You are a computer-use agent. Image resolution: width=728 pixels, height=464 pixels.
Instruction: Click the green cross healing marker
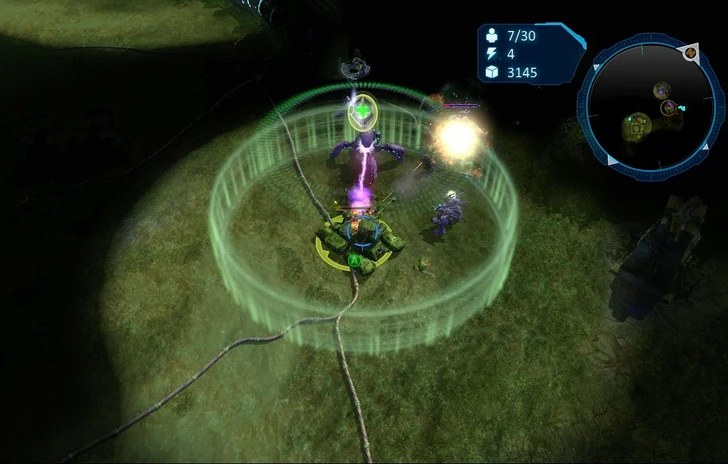click(x=364, y=110)
